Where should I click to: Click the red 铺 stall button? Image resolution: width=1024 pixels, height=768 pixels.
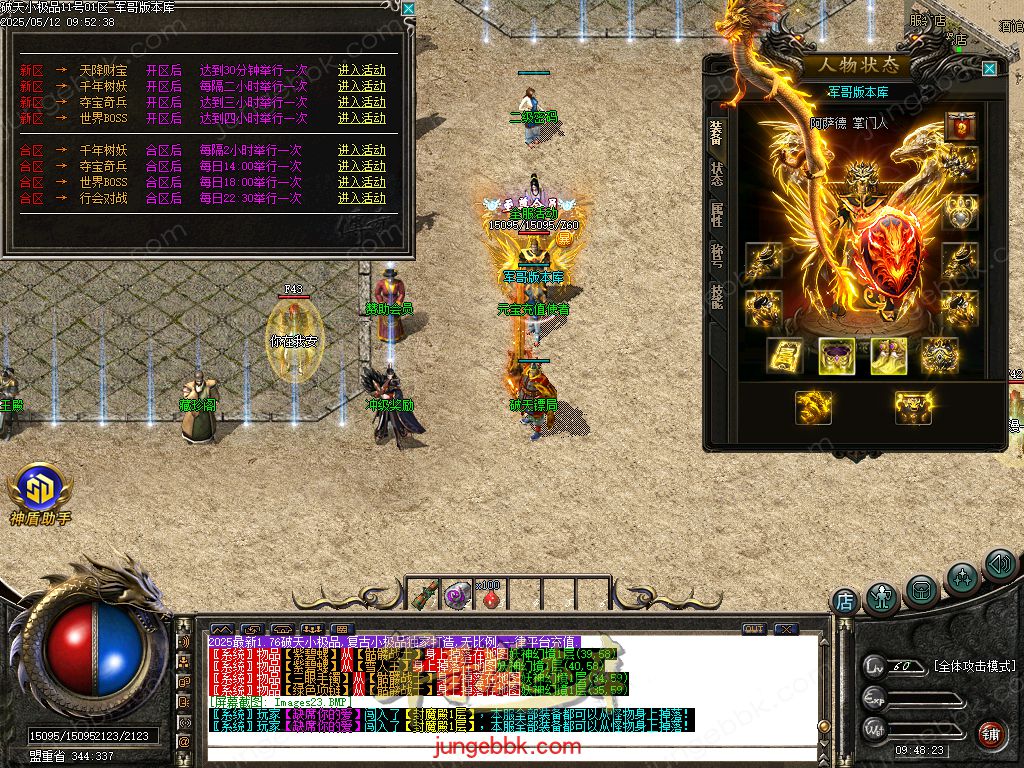pyautogui.click(x=991, y=734)
